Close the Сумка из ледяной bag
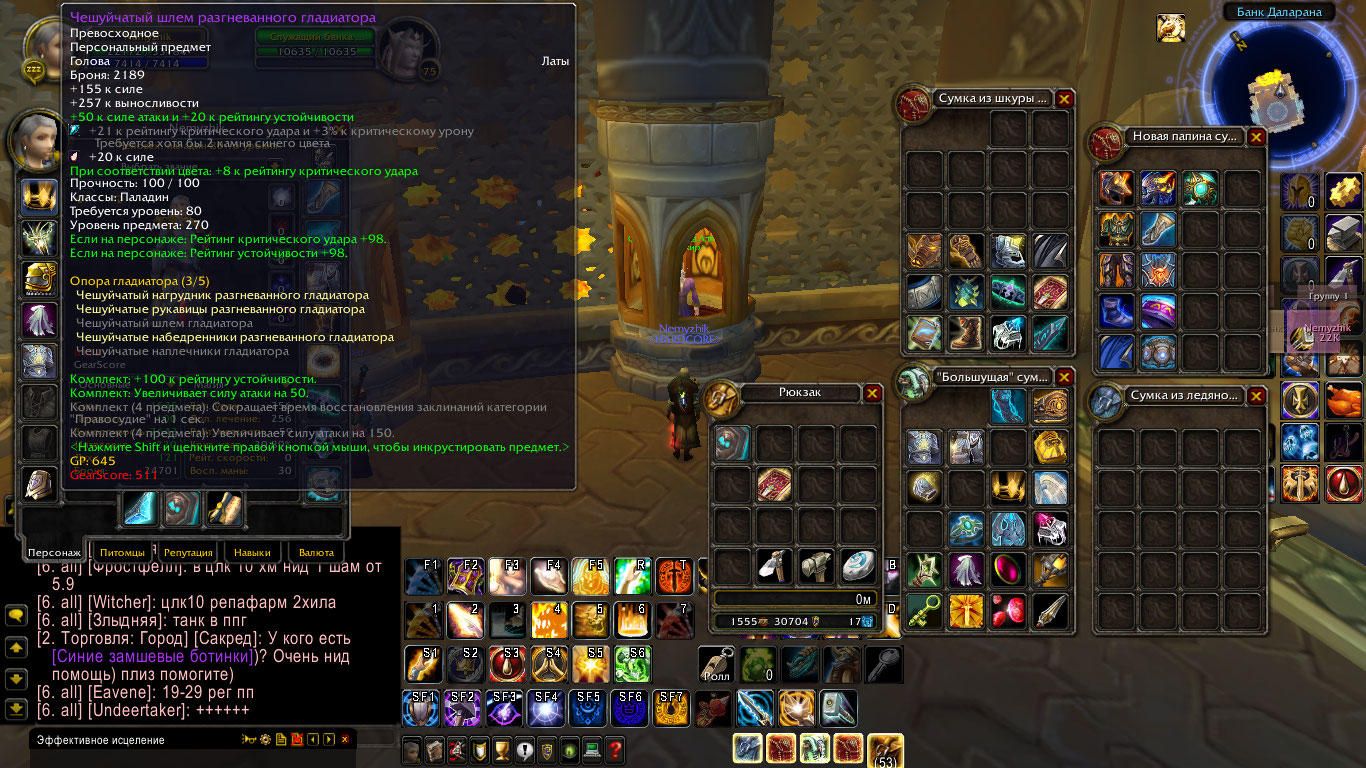1366x768 pixels. point(1257,396)
